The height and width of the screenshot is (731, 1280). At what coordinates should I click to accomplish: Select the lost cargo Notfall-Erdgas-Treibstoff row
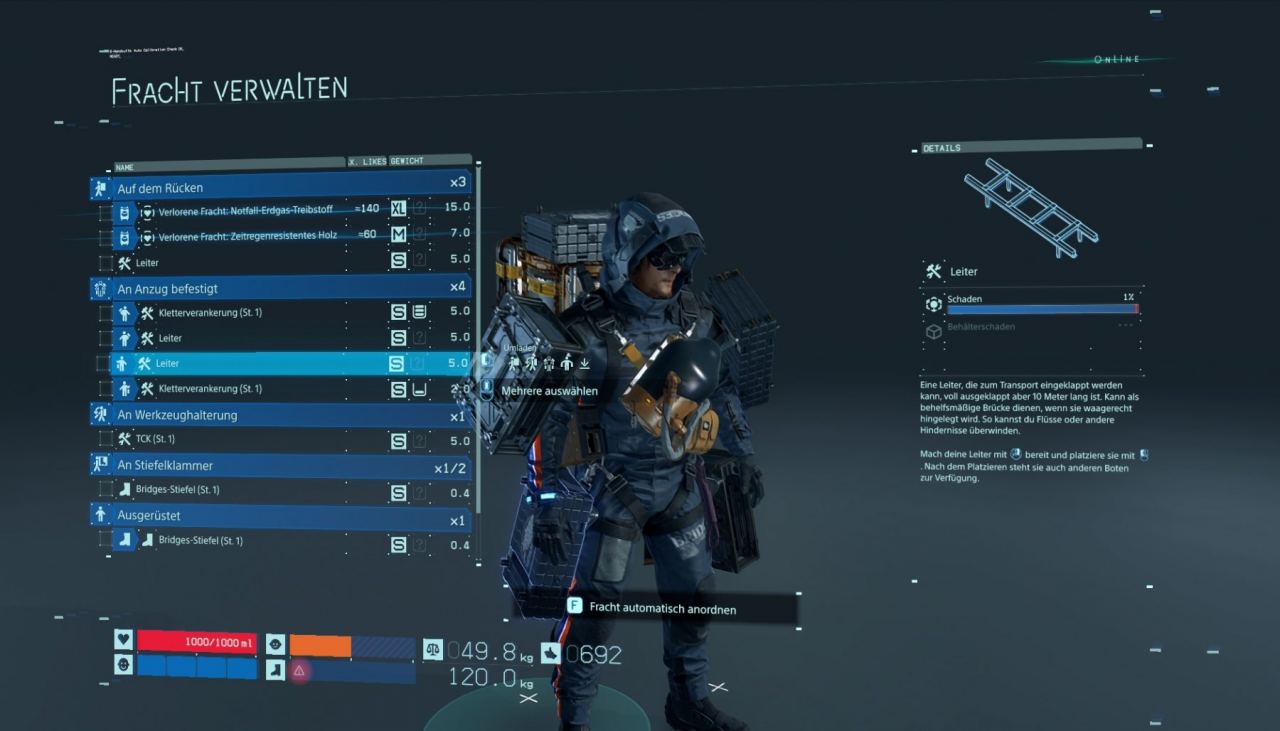pyautogui.click(x=260, y=210)
